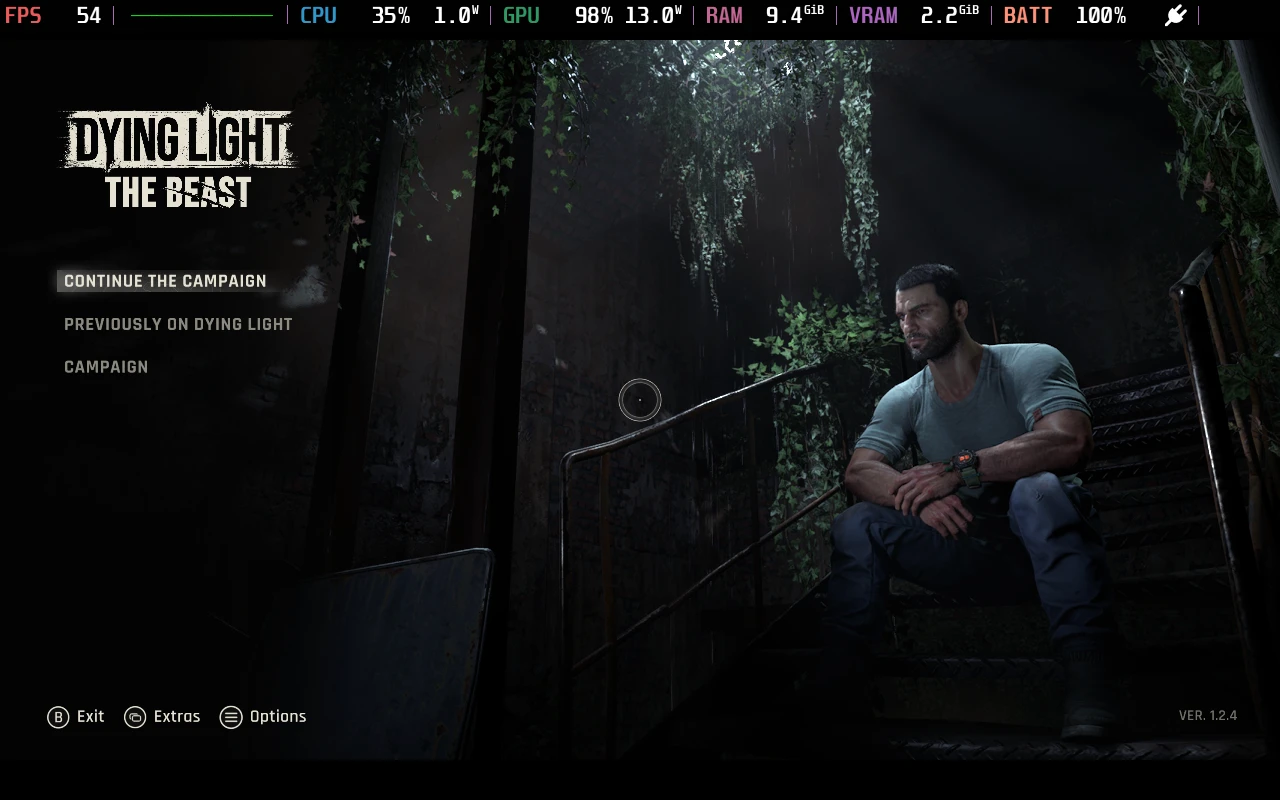Open the Options screen

point(278,717)
